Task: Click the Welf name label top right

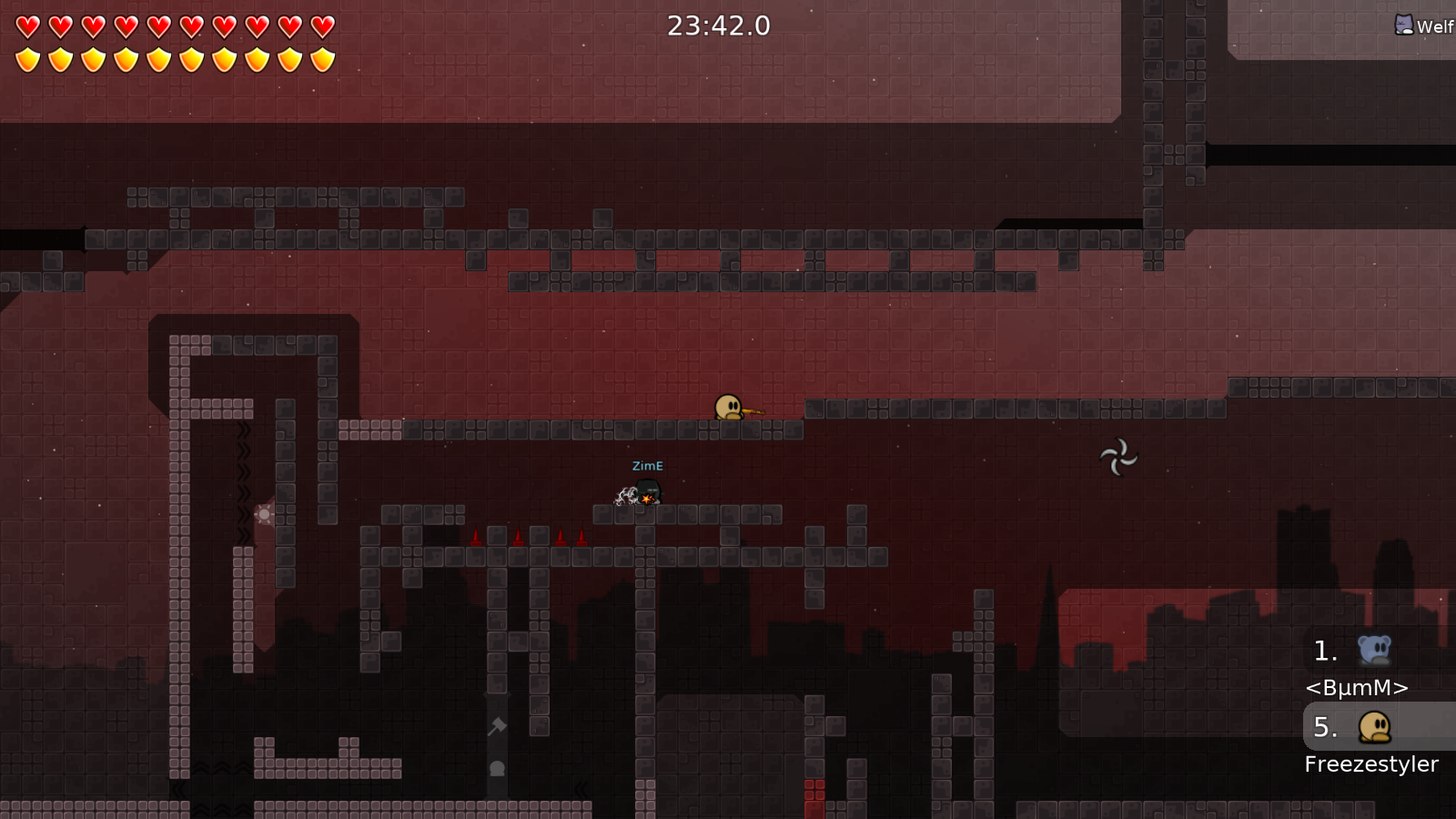Action: (x=1436, y=26)
